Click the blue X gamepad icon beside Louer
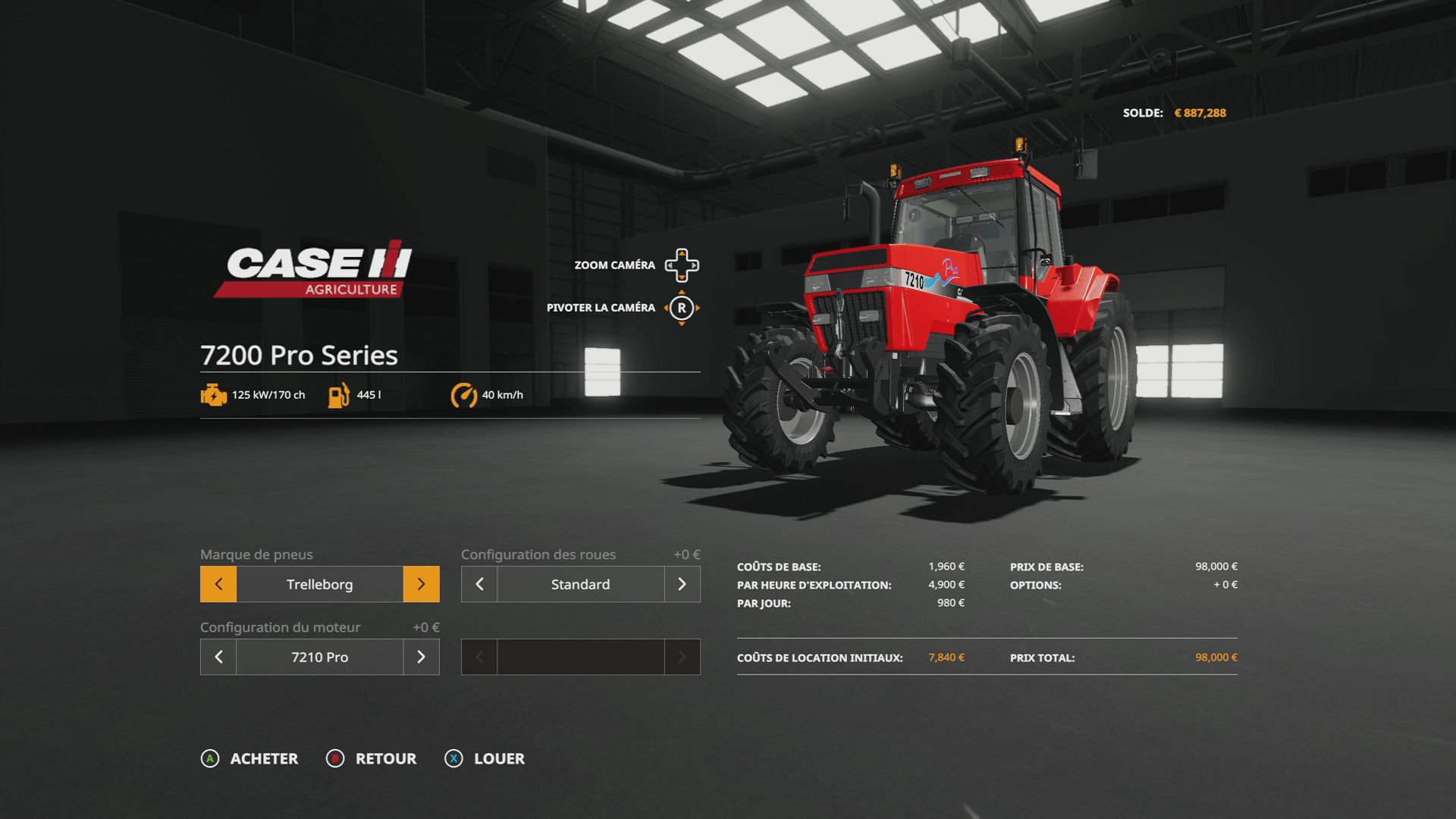1456x819 pixels. click(453, 758)
